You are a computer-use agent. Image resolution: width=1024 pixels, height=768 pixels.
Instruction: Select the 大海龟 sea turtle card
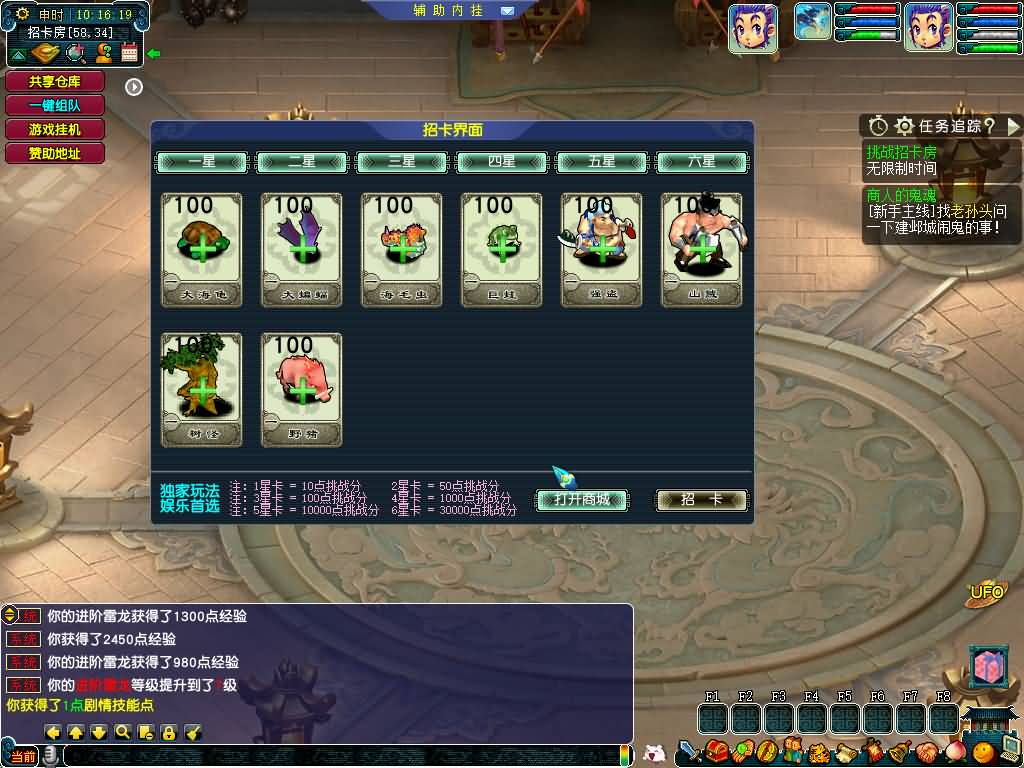pyautogui.click(x=202, y=249)
